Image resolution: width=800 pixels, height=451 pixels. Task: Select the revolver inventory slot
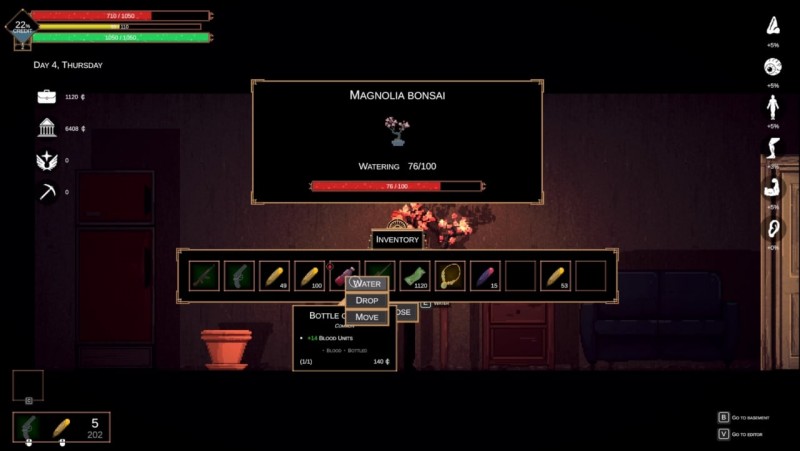(239, 276)
